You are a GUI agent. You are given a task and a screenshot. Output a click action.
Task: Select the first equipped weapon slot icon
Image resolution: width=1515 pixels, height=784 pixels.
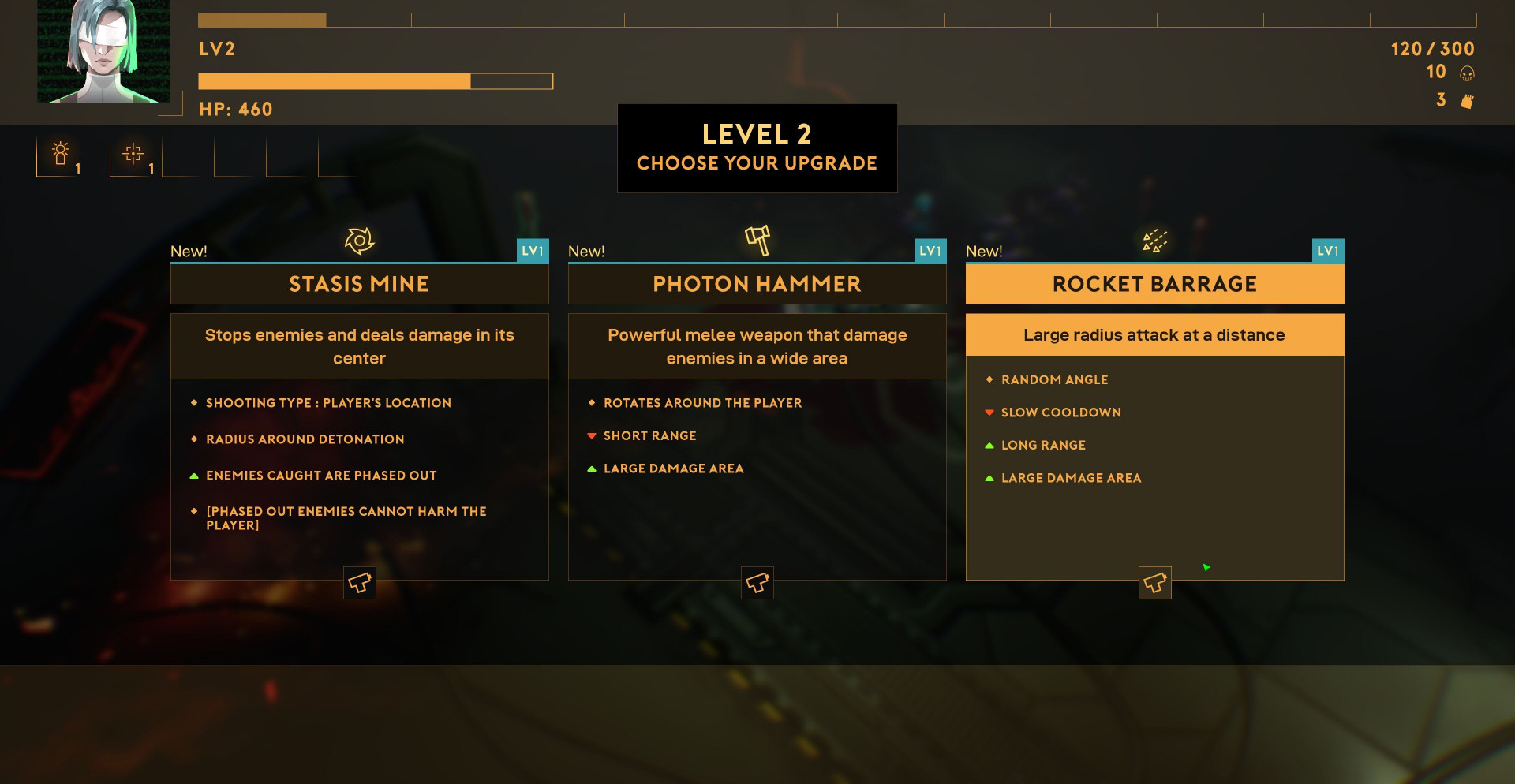(61, 155)
